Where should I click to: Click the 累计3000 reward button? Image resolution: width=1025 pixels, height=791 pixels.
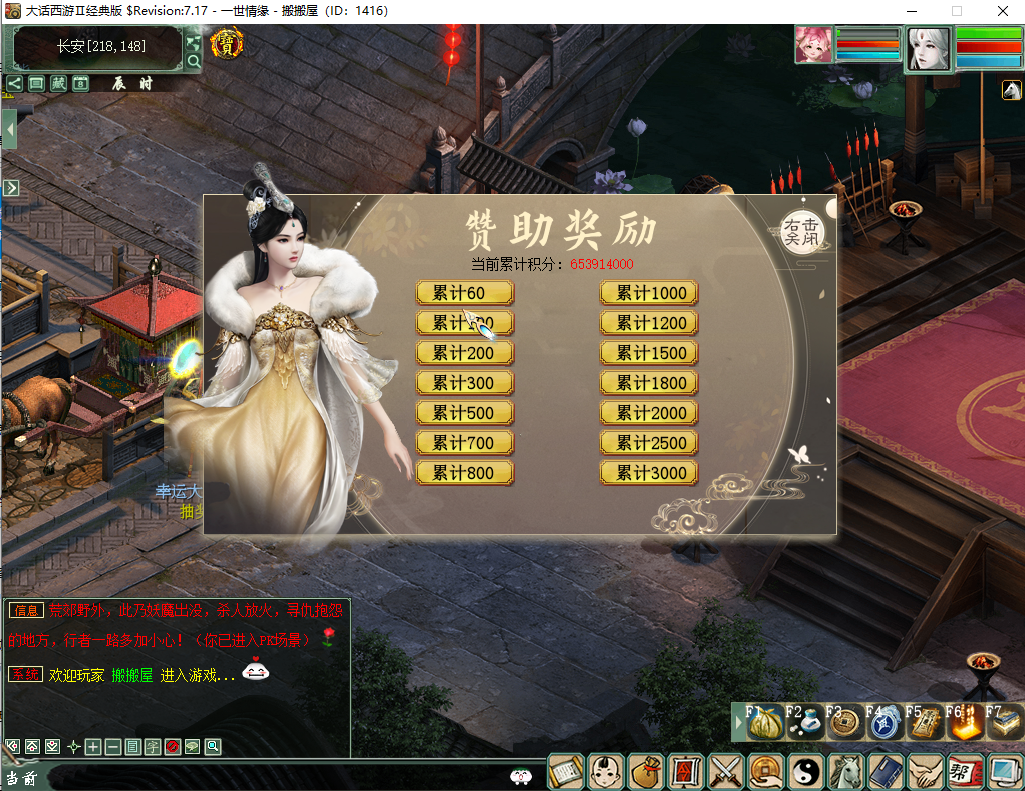[649, 473]
